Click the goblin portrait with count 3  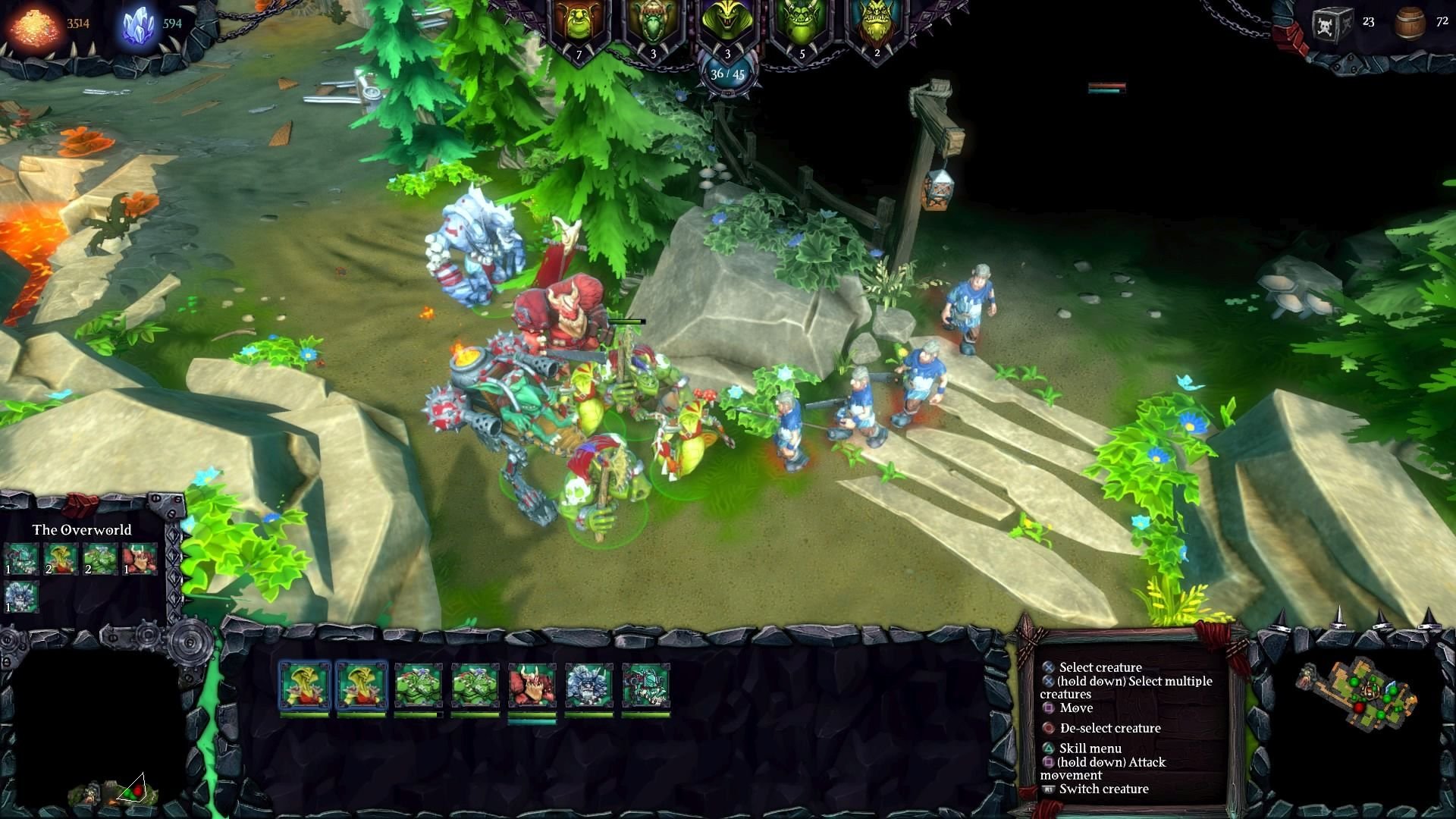coord(652,21)
